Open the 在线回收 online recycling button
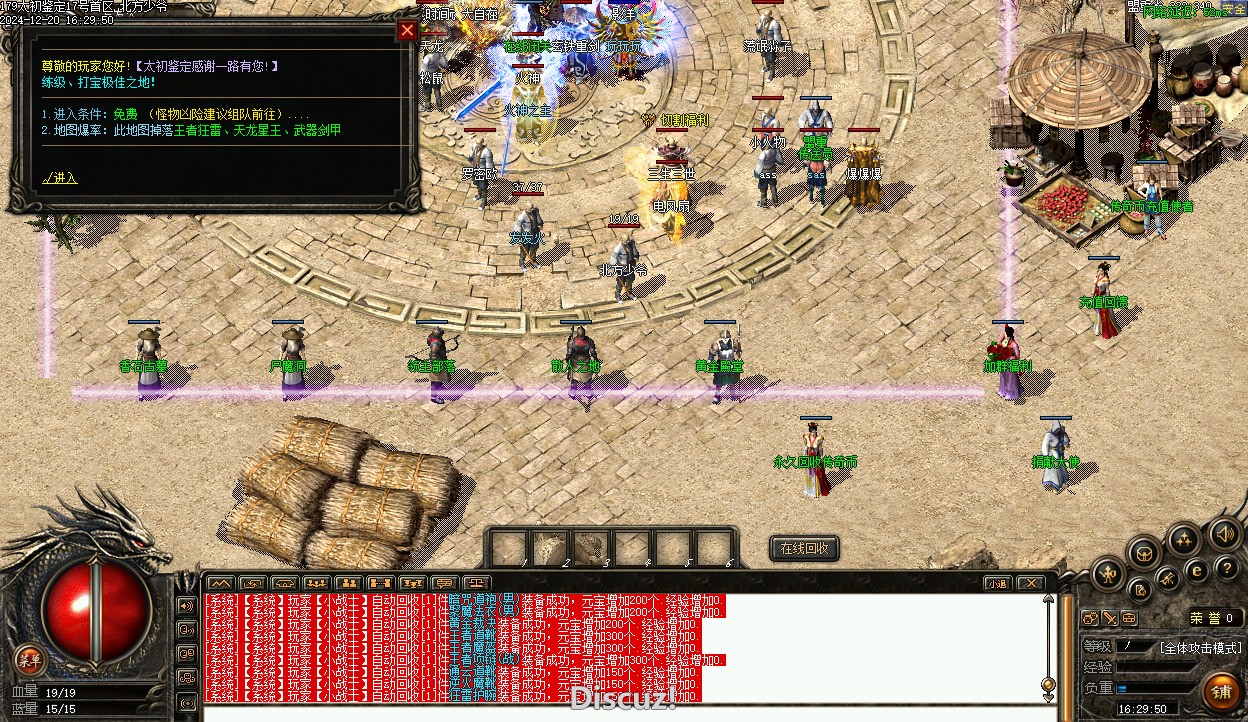Screen dimensions: 1248x722 coord(804,549)
